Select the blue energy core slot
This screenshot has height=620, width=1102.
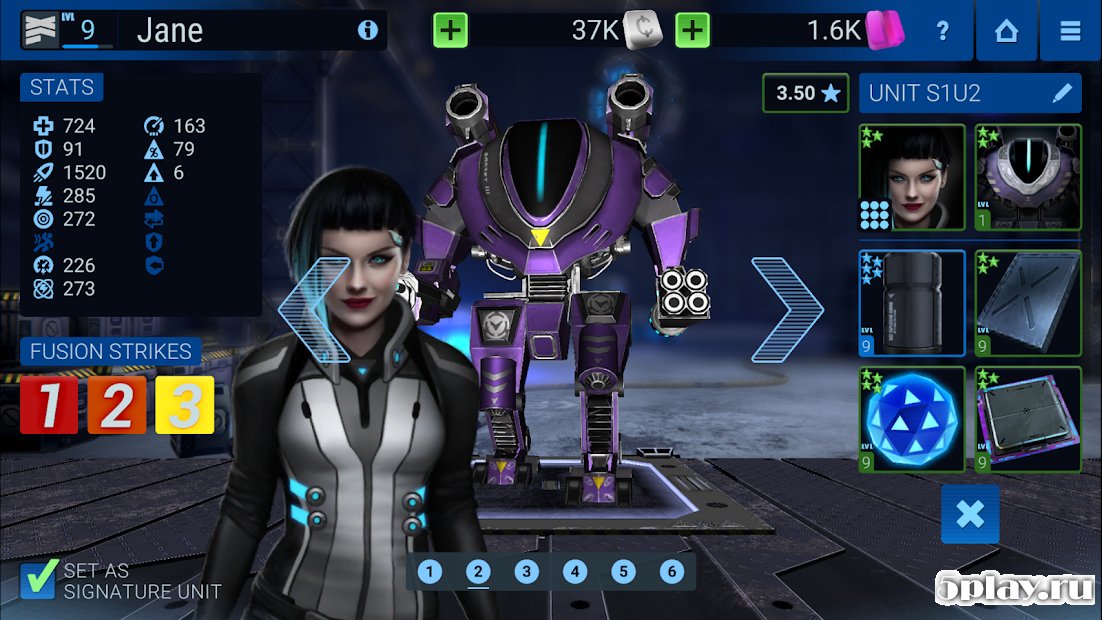pyautogui.click(x=912, y=419)
